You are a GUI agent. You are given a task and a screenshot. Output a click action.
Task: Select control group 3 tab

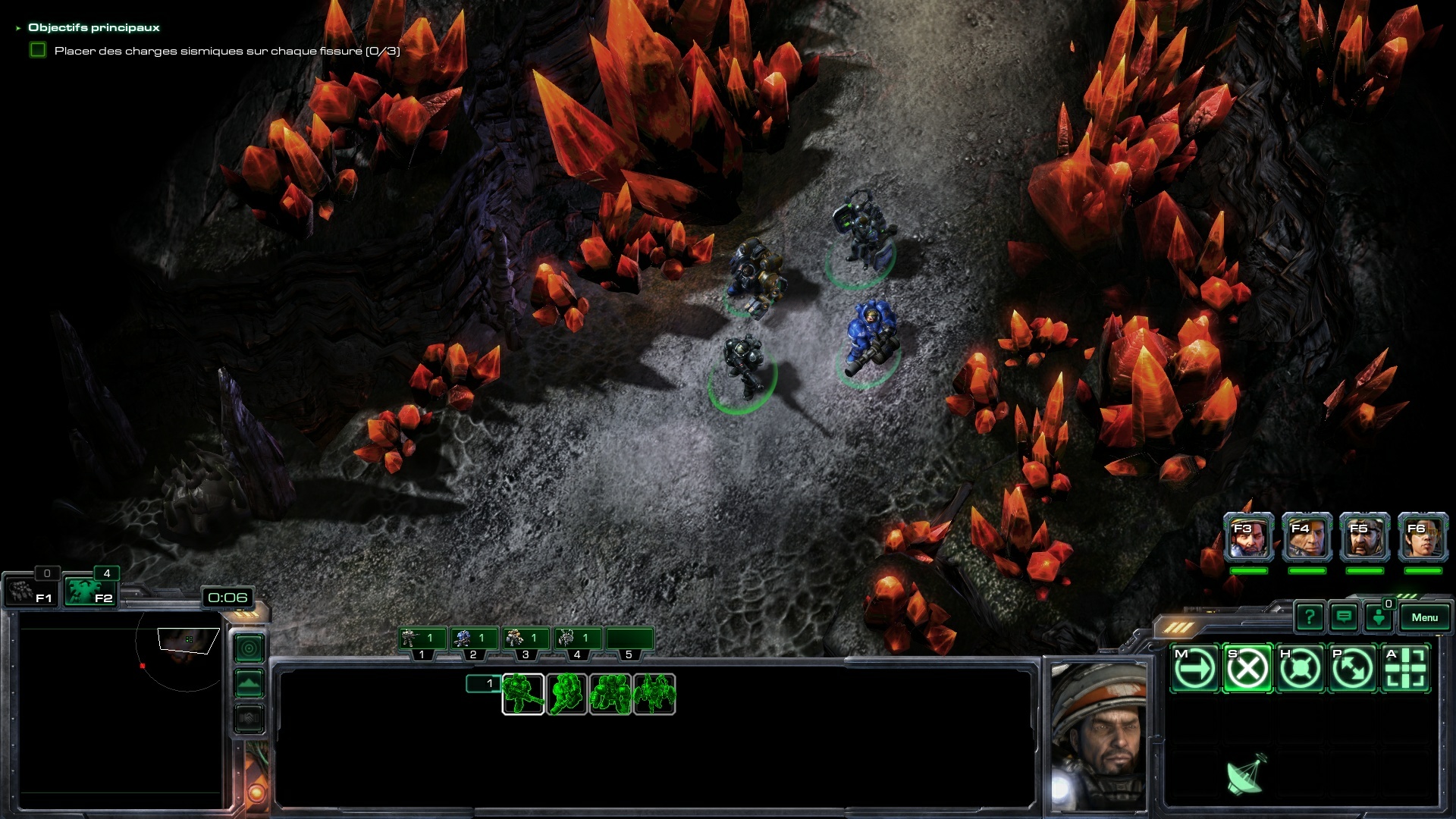525,639
